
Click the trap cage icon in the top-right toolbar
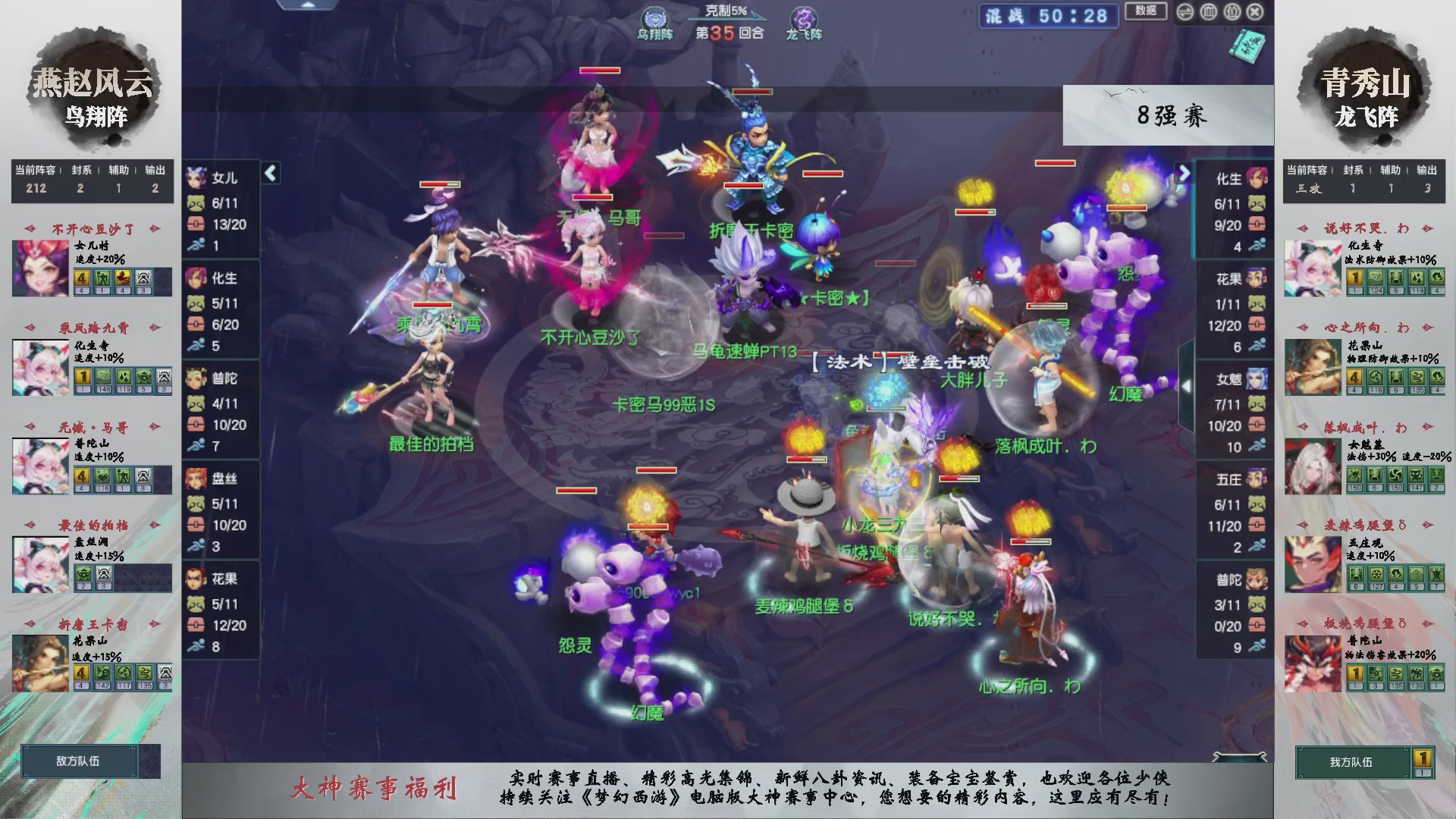(x=1208, y=12)
